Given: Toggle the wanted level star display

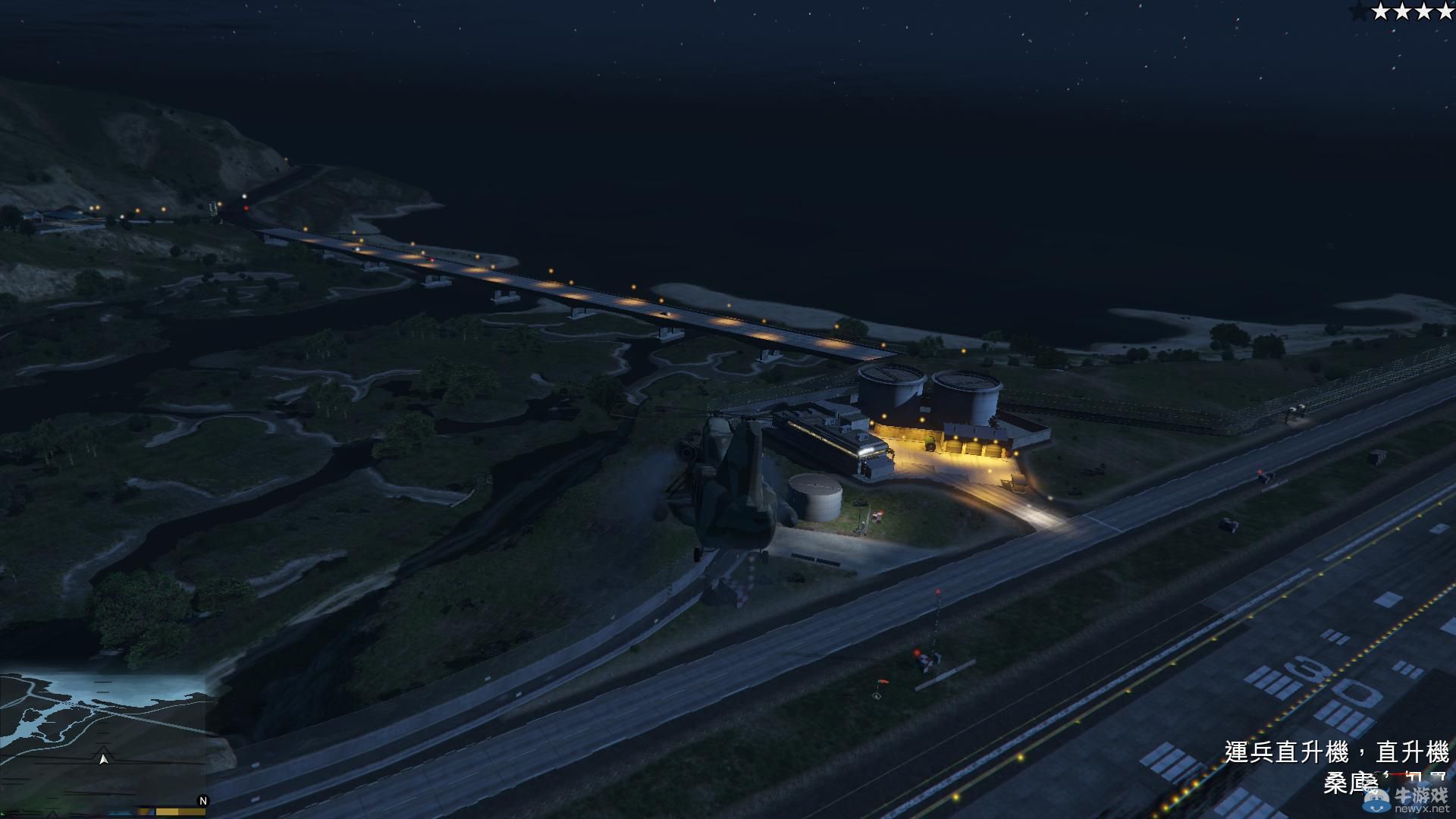Looking at the screenshot, I should click(1403, 11).
